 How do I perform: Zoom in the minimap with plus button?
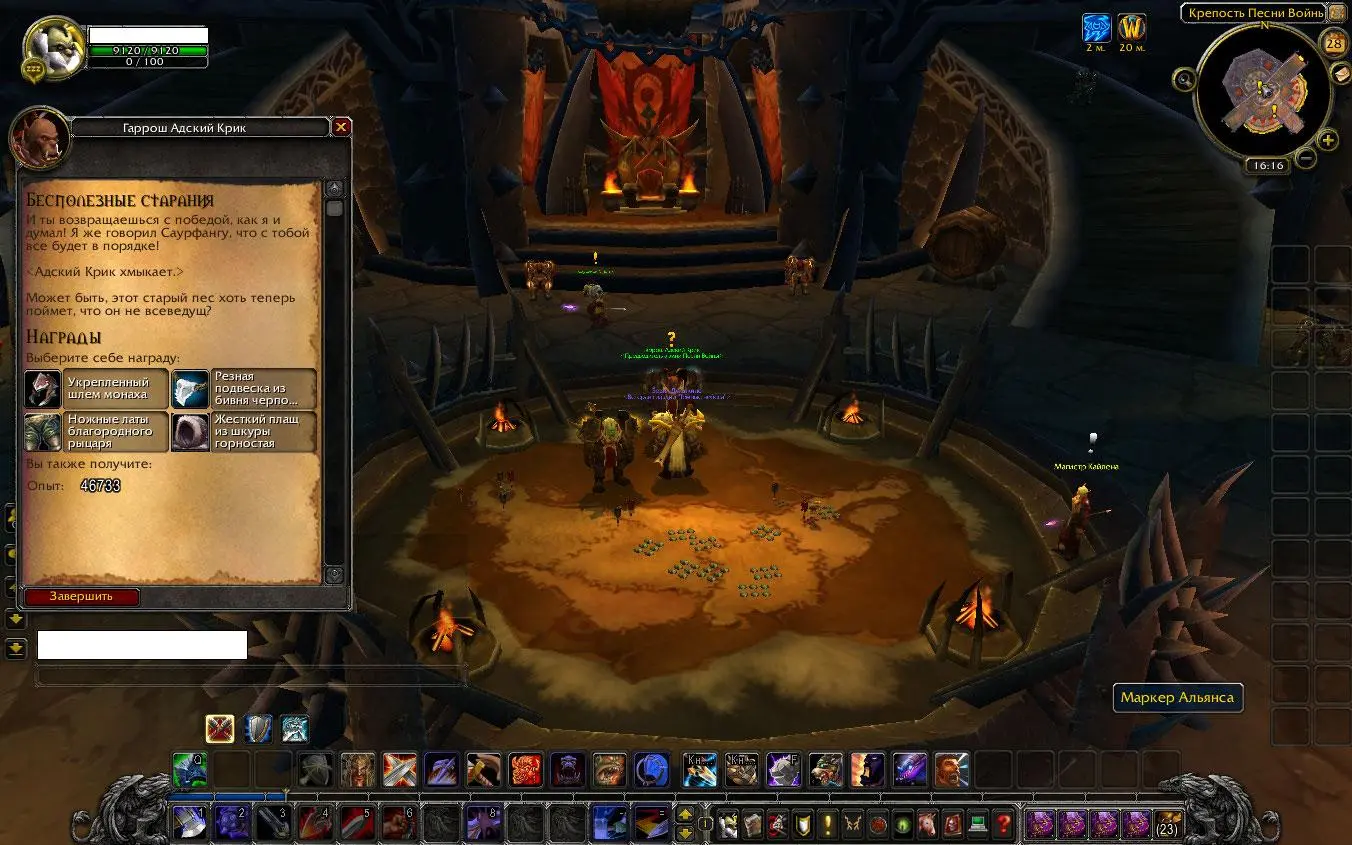pos(1328,140)
